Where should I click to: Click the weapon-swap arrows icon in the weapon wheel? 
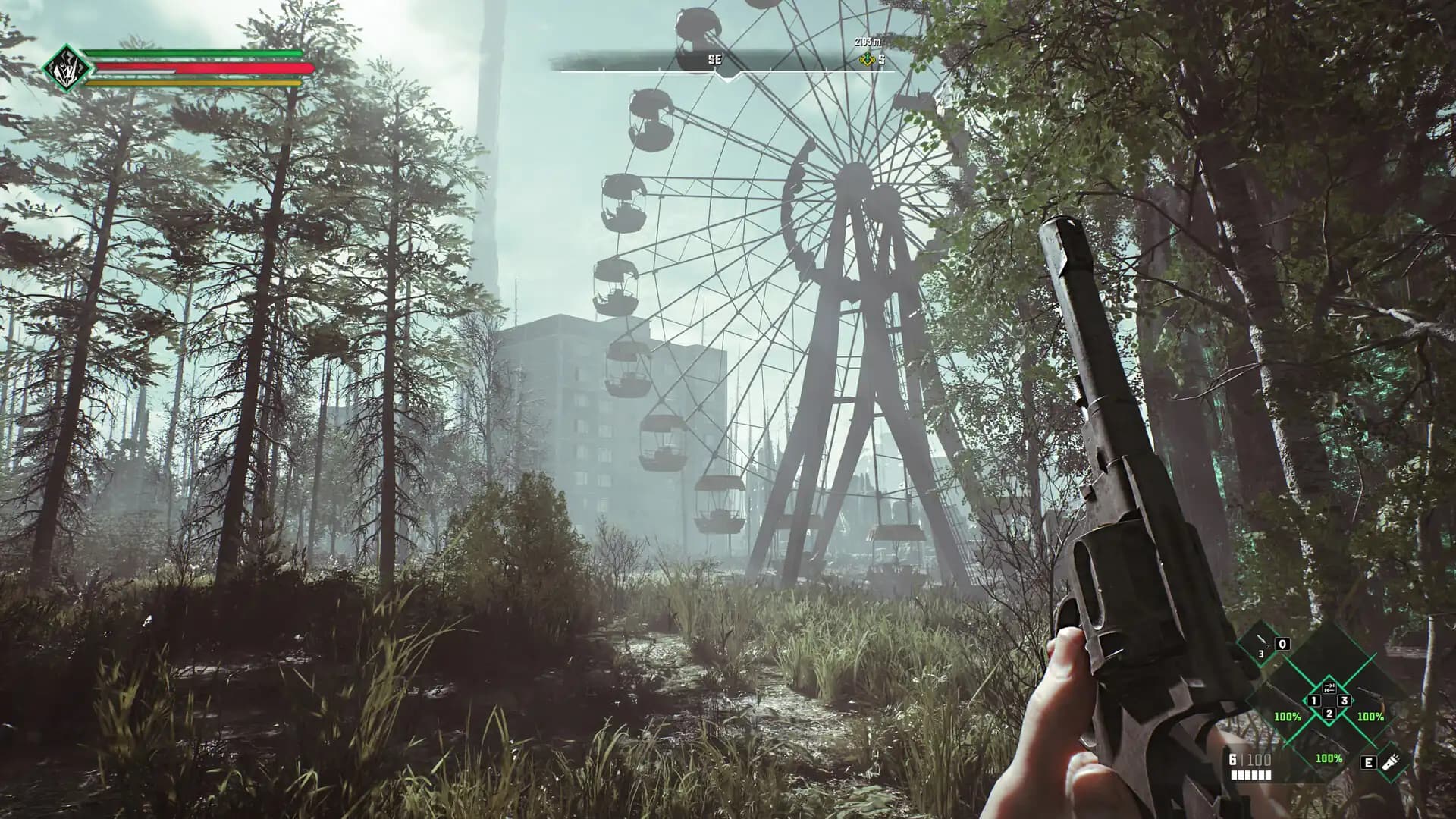(1329, 688)
